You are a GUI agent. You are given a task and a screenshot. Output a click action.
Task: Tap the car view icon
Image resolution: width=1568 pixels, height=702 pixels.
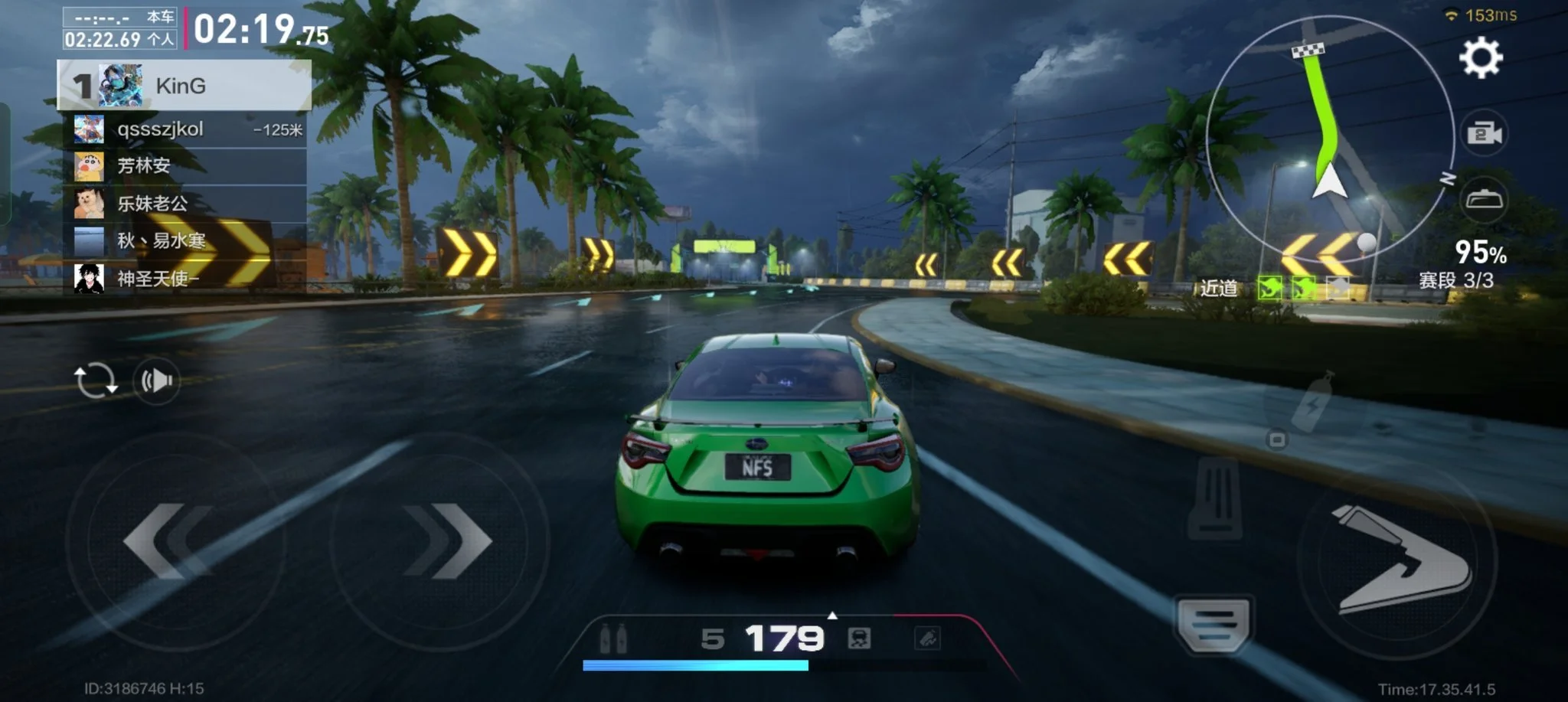pos(1484,201)
